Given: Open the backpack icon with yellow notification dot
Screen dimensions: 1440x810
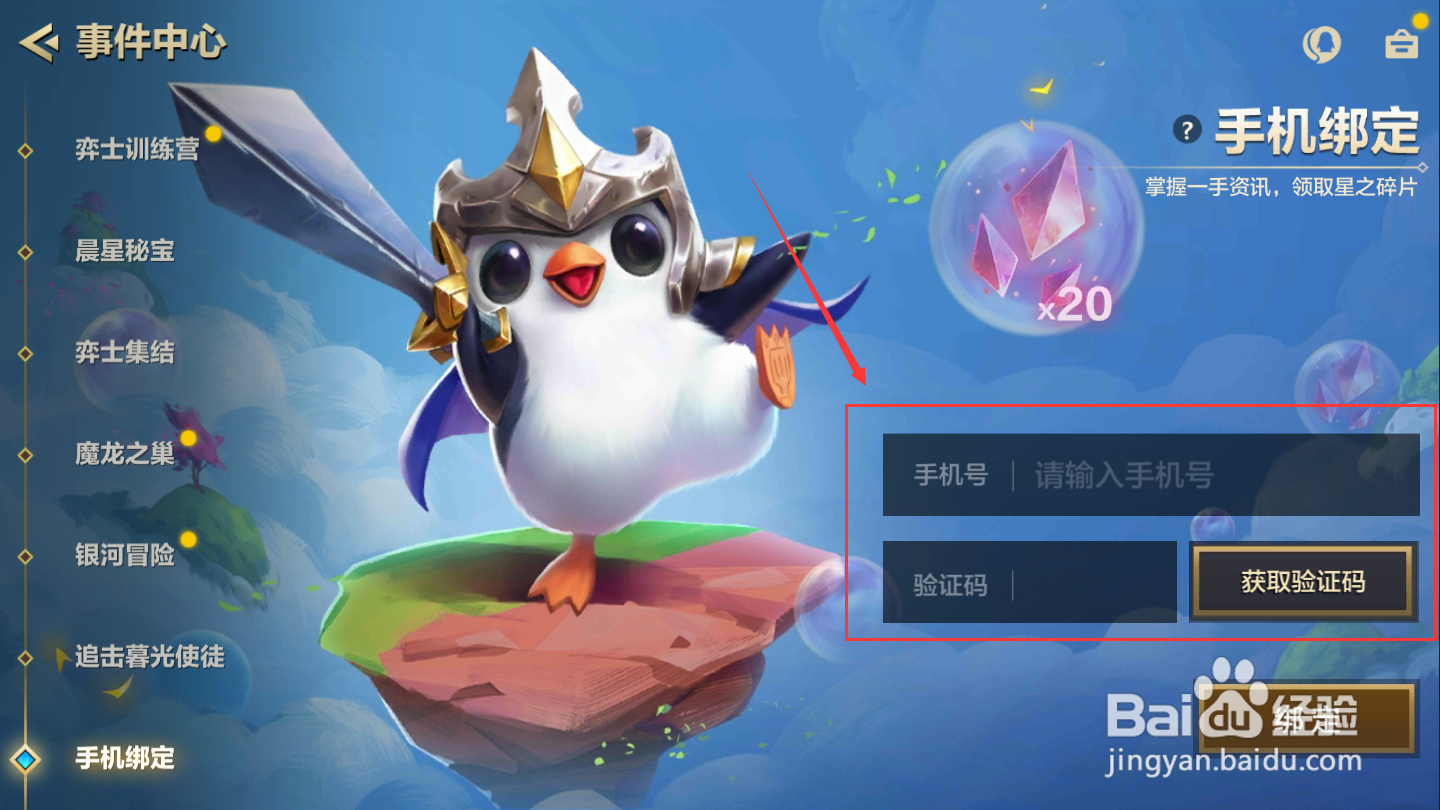Looking at the screenshot, I should click(1400, 44).
